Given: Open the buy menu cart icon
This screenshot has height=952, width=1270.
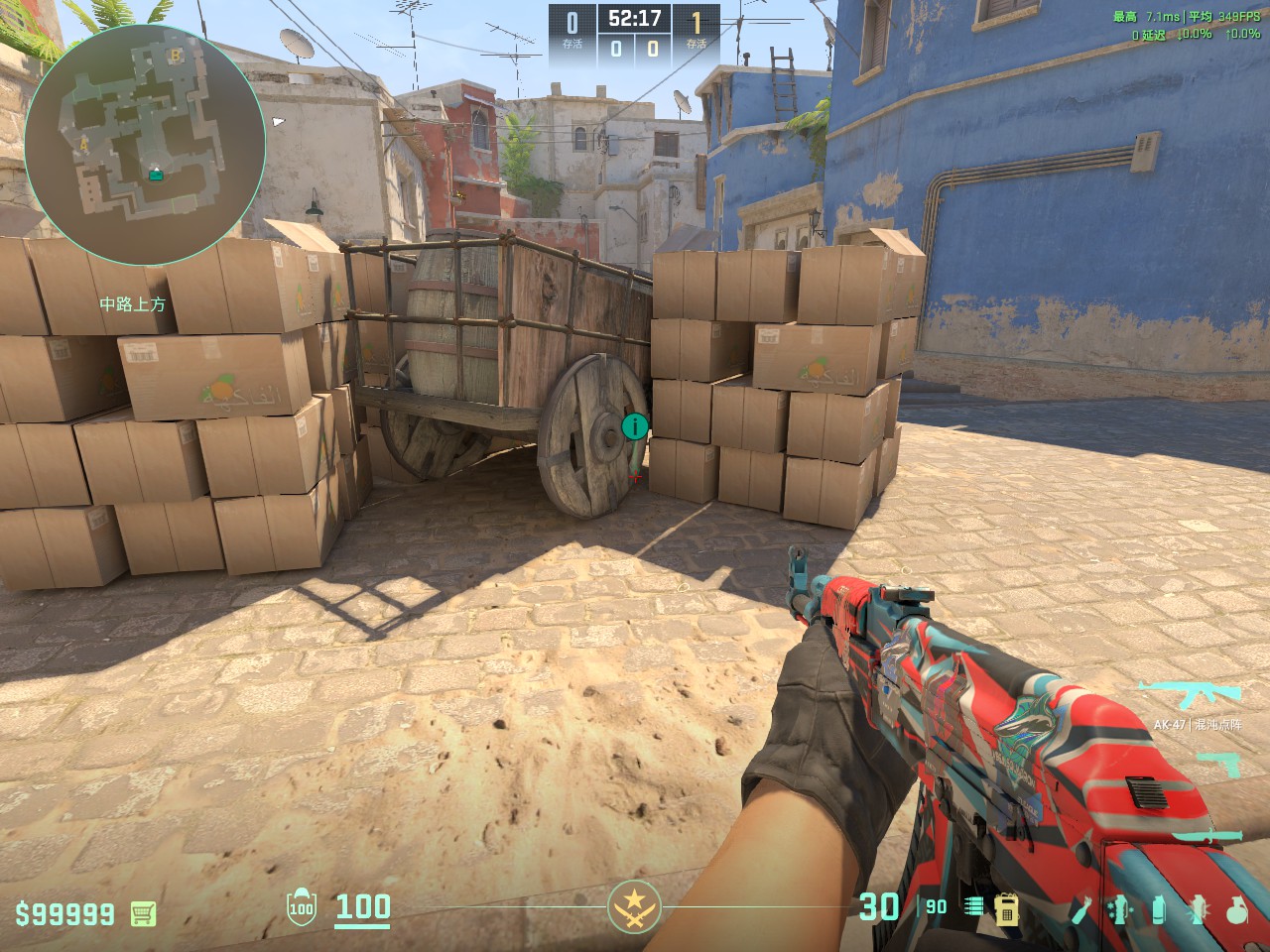Looking at the screenshot, I should [x=143, y=912].
